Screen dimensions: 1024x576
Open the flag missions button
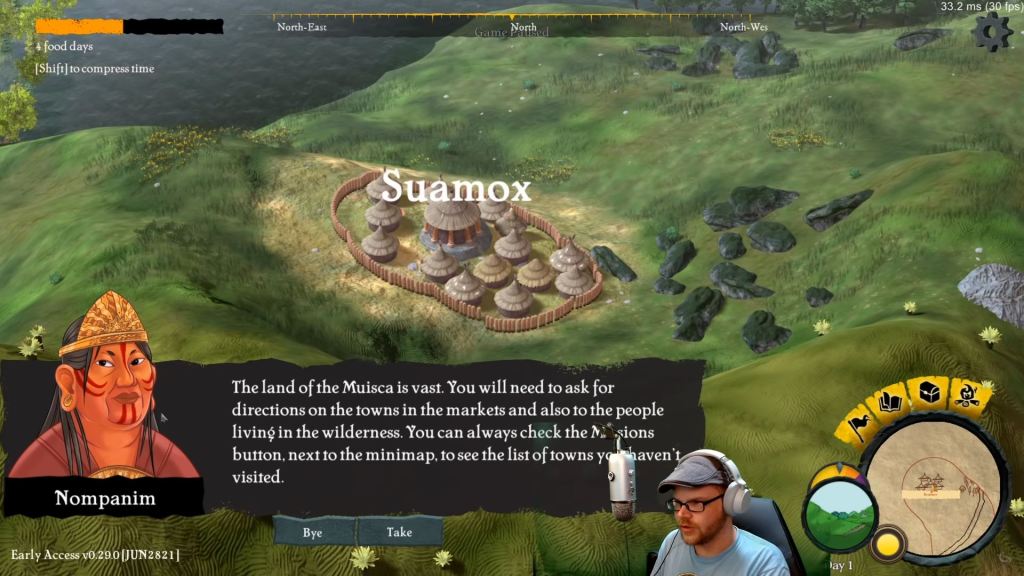pyautogui.click(x=859, y=424)
